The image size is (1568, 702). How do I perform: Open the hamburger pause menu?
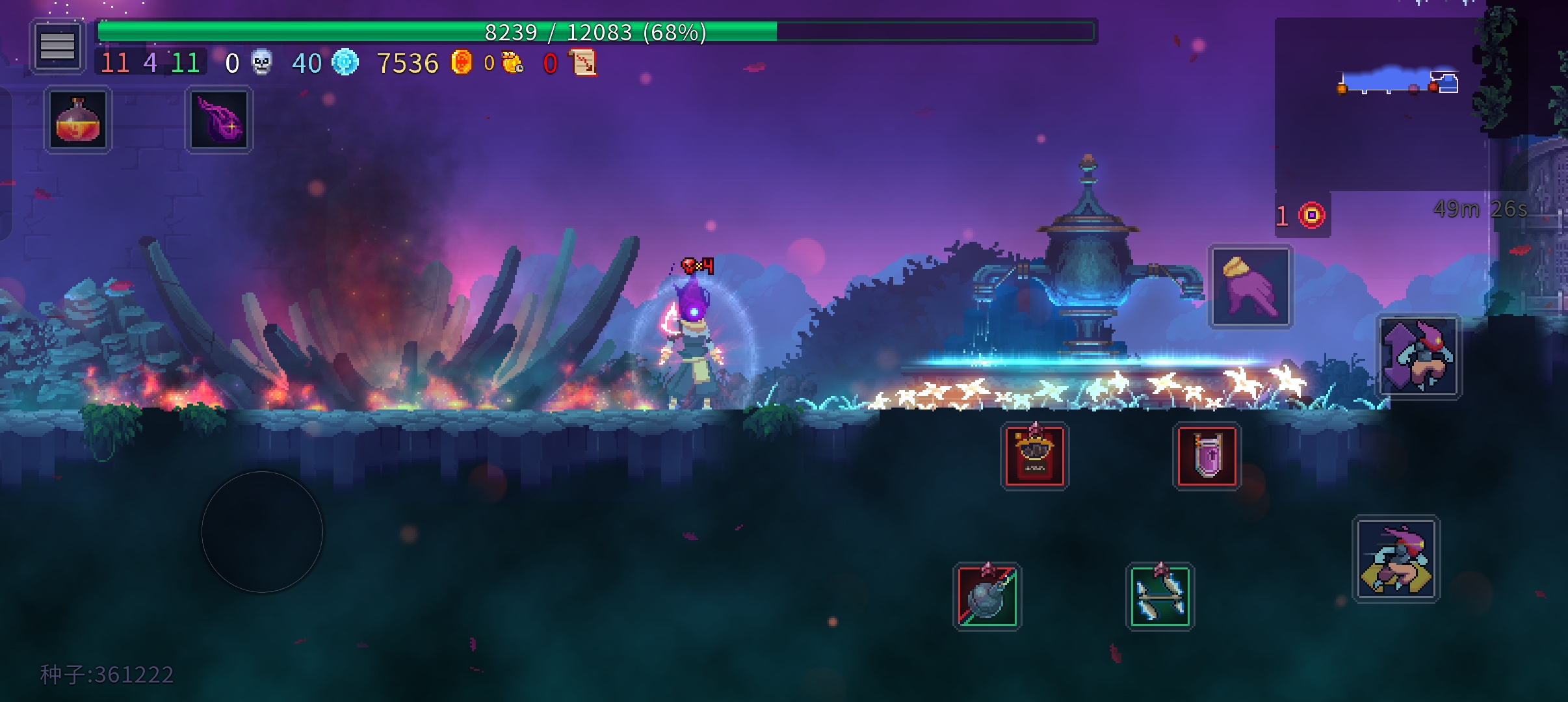tap(57, 45)
